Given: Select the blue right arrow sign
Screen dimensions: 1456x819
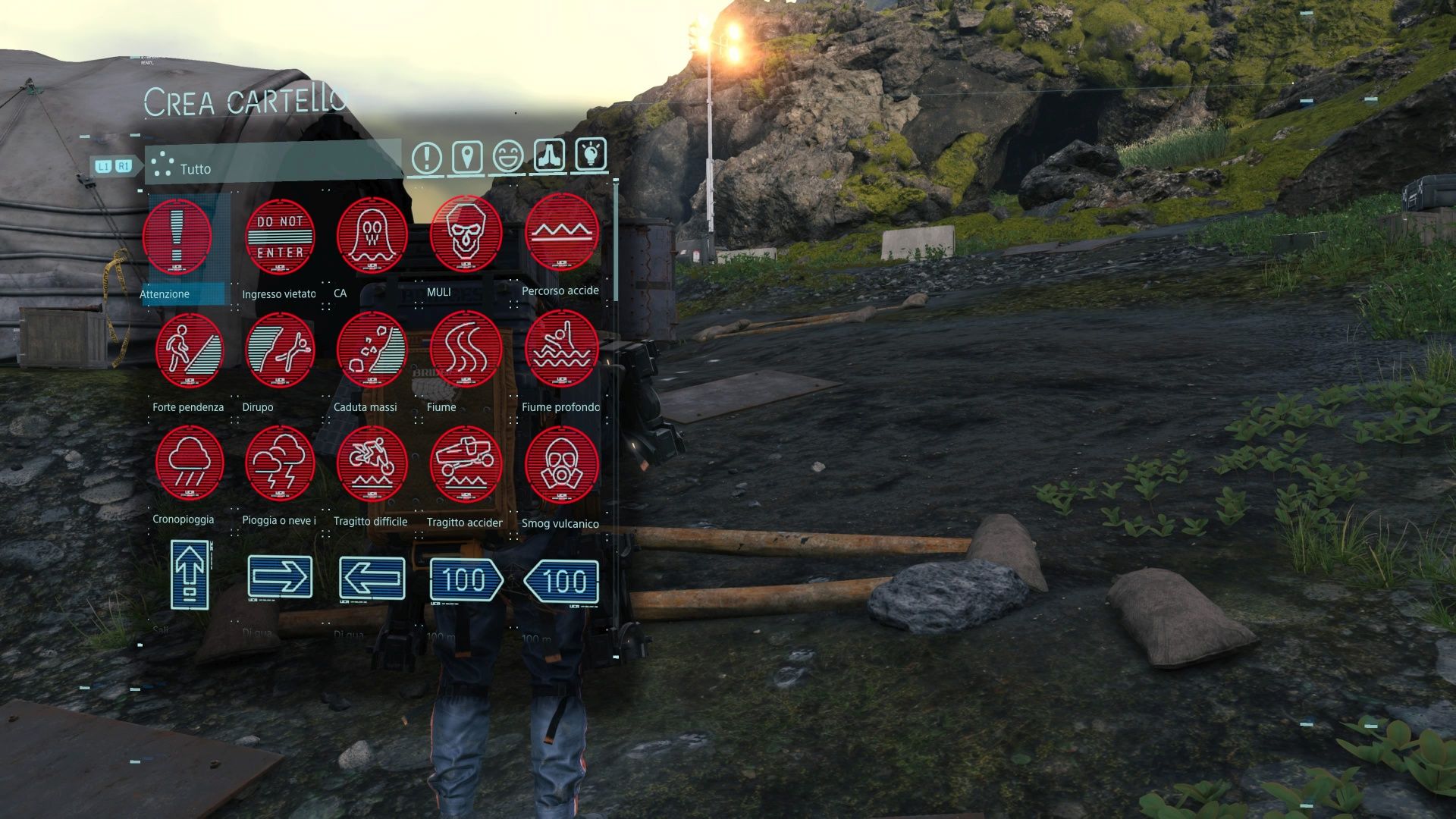Looking at the screenshot, I should coord(280,578).
